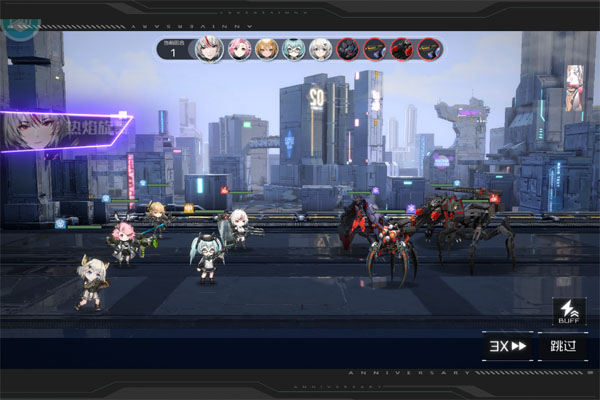Toggle the 3X battle speed button

508,346
